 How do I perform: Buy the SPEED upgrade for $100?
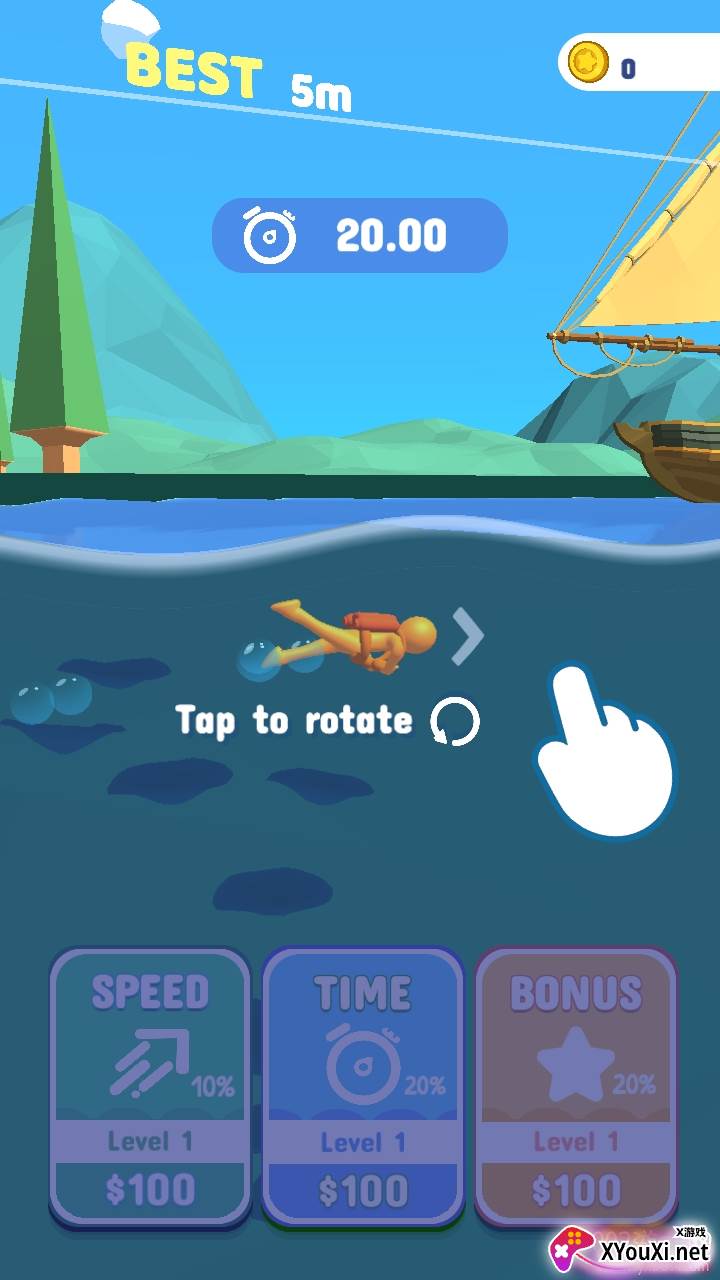click(x=150, y=1085)
